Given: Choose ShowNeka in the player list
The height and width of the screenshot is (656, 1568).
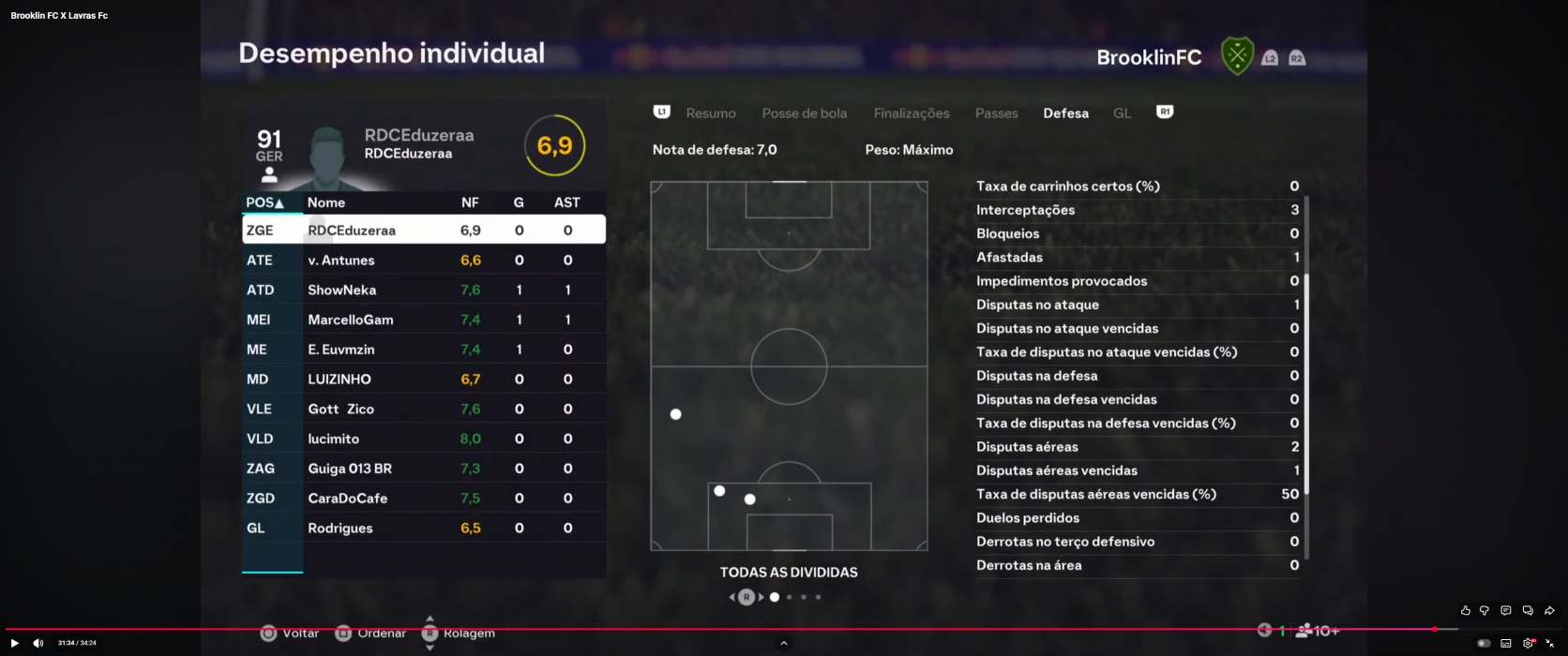Looking at the screenshot, I should [x=424, y=291].
